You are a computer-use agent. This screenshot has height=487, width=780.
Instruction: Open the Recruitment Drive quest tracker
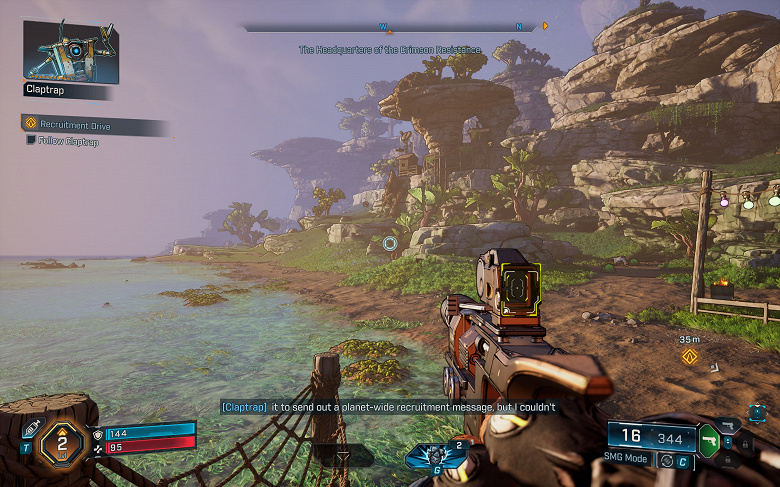coord(76,126)
